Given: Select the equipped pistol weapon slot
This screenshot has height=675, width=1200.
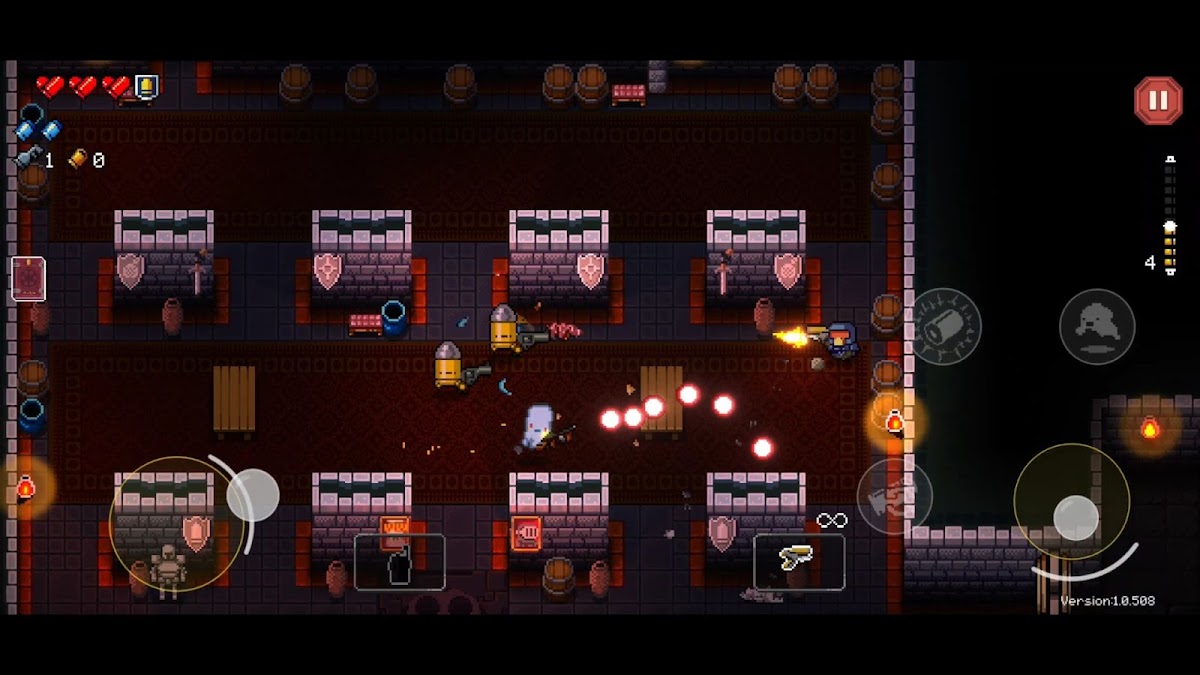Looking at the screenshot, I should [x=798, y=562].
